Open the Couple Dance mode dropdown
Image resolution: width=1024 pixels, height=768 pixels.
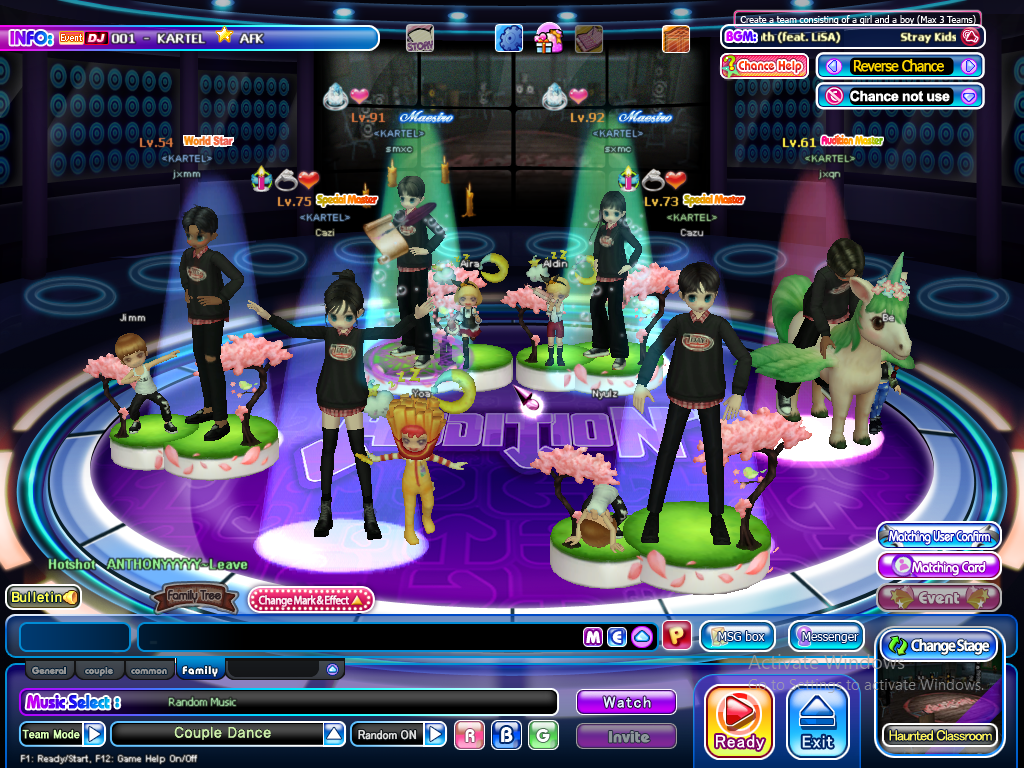tap(334, 734)
